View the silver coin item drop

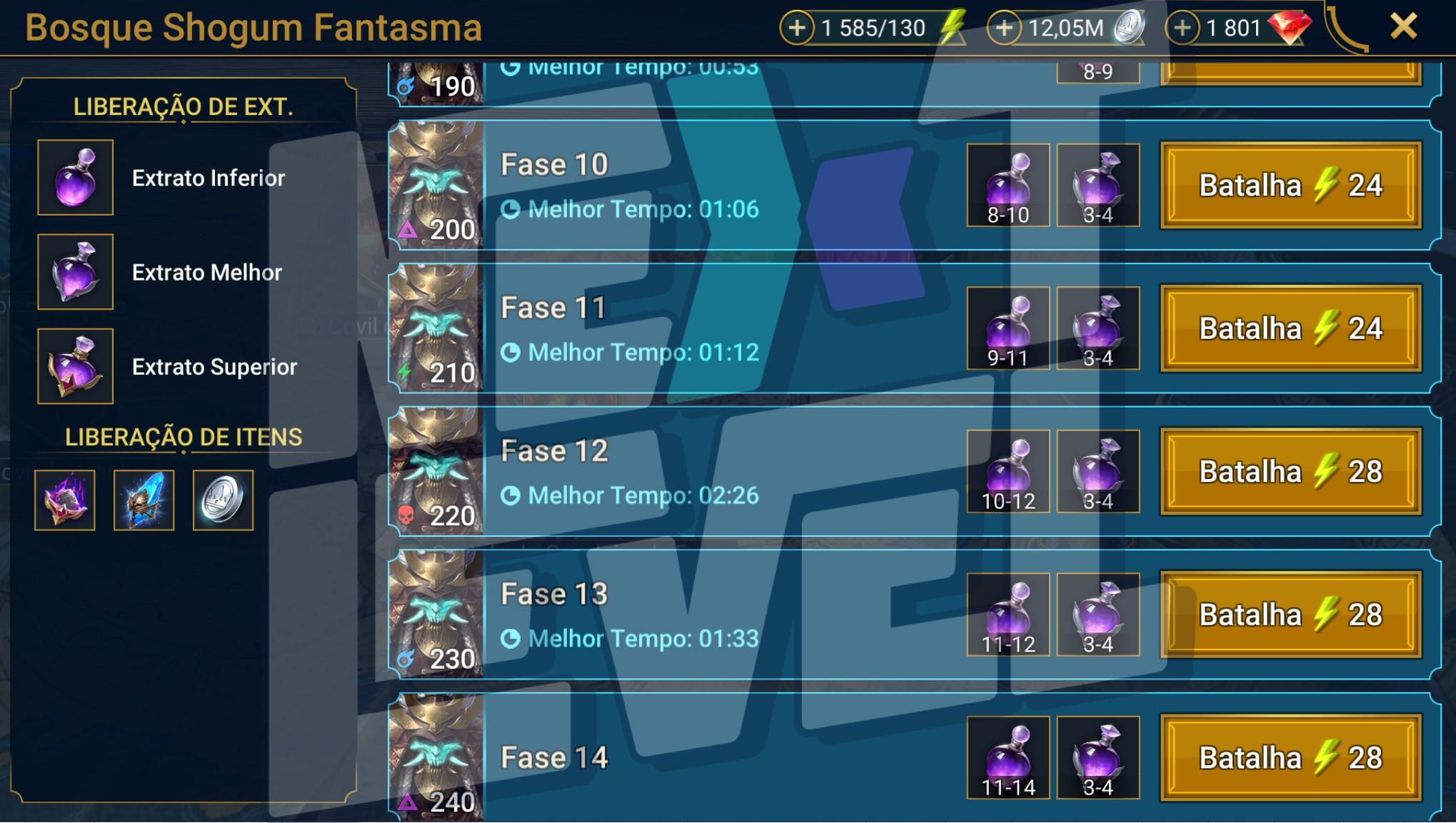pos(223,500)
